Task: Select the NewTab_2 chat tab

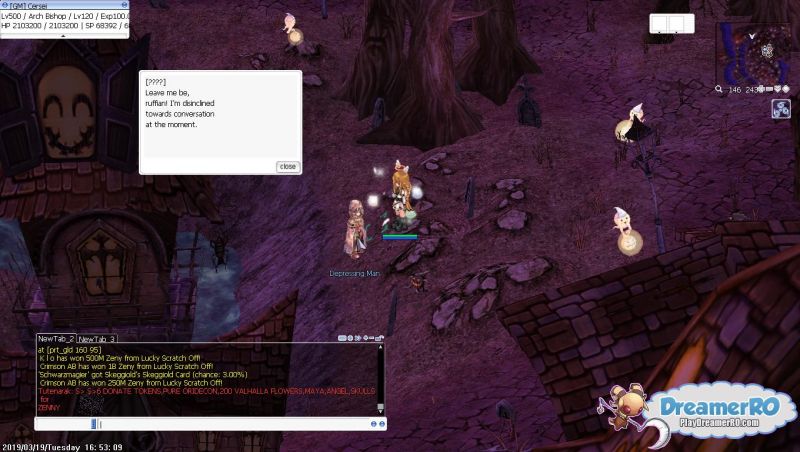Action: coord(57,339)
